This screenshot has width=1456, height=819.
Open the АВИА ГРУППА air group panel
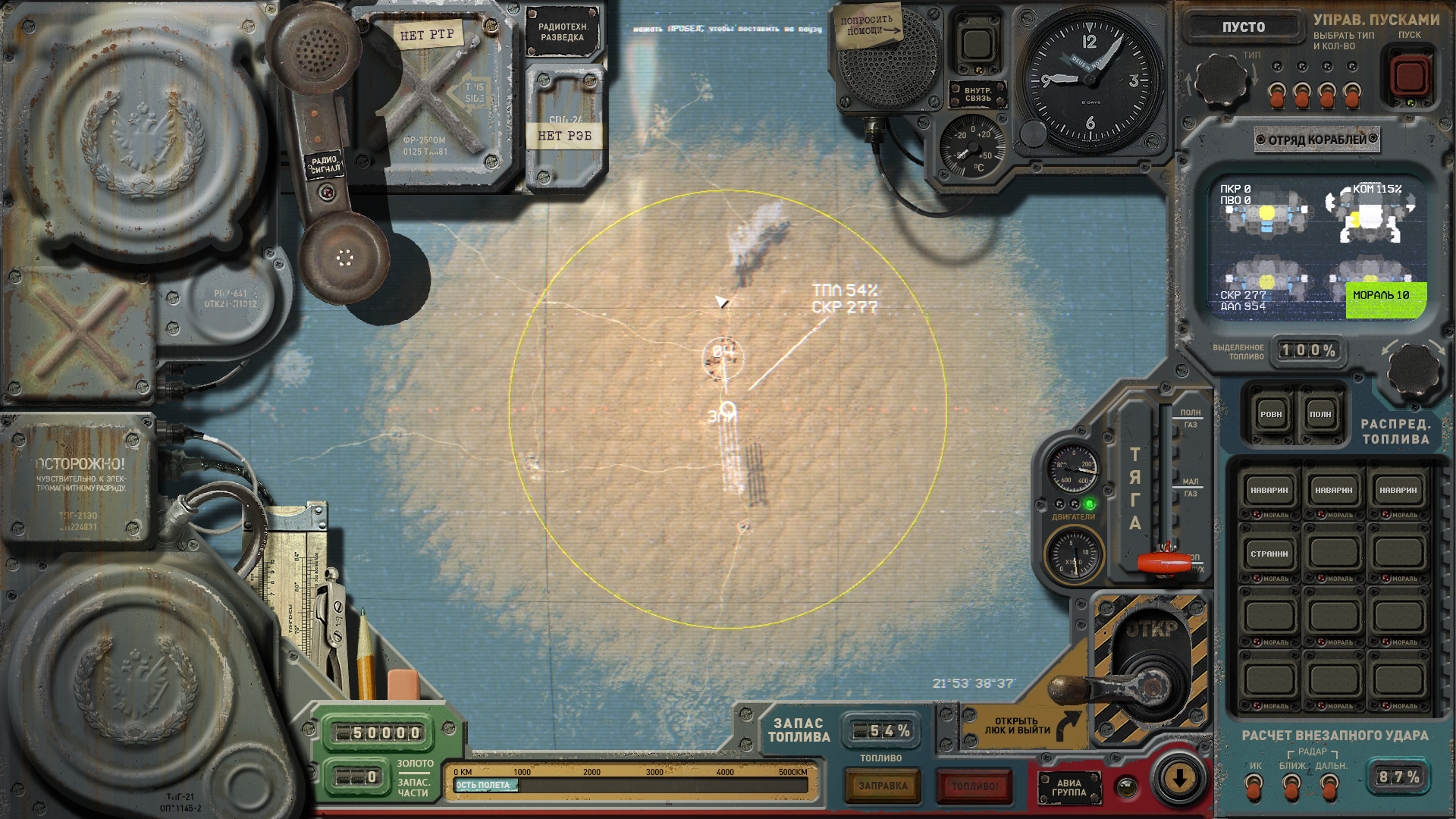coord(1068,788)
